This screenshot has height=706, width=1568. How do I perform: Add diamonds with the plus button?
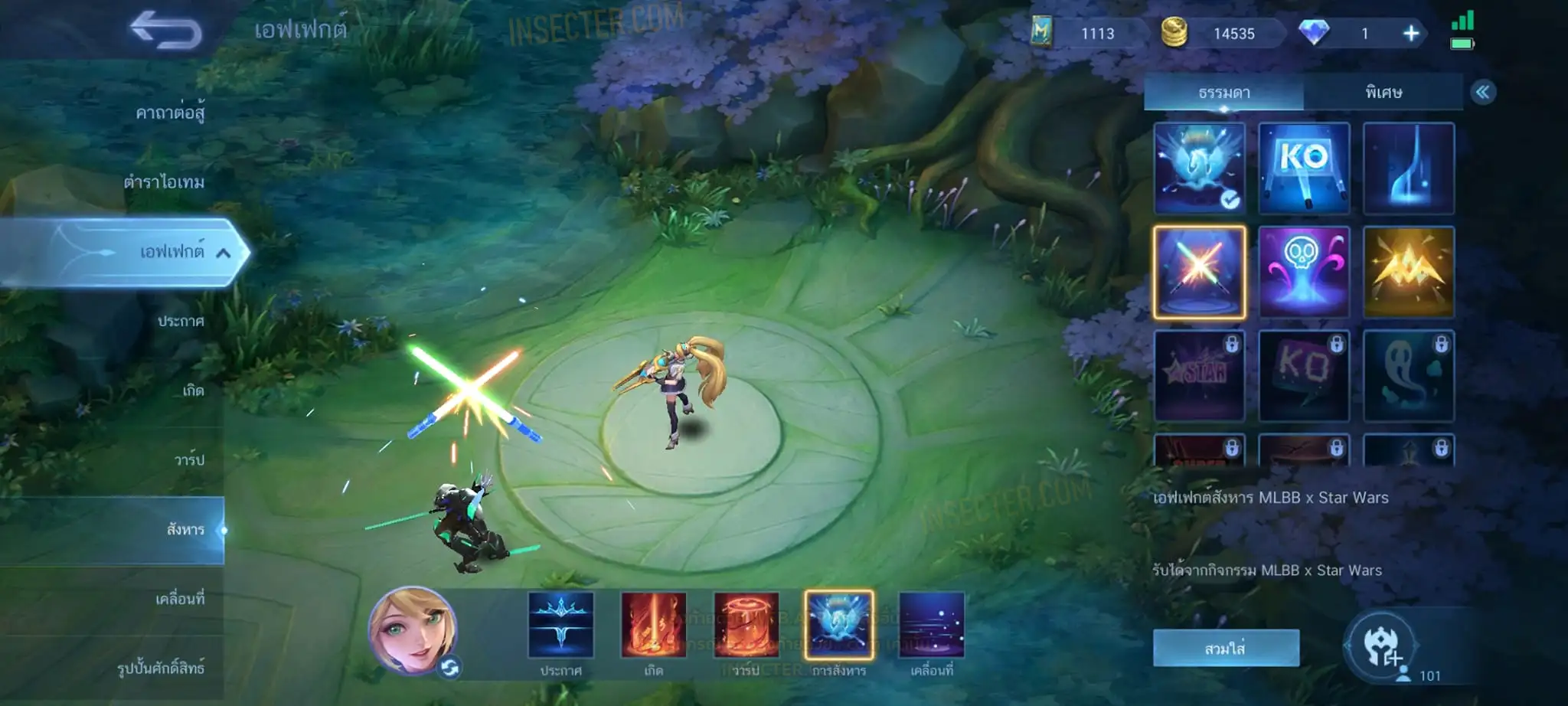(1411, 34)
